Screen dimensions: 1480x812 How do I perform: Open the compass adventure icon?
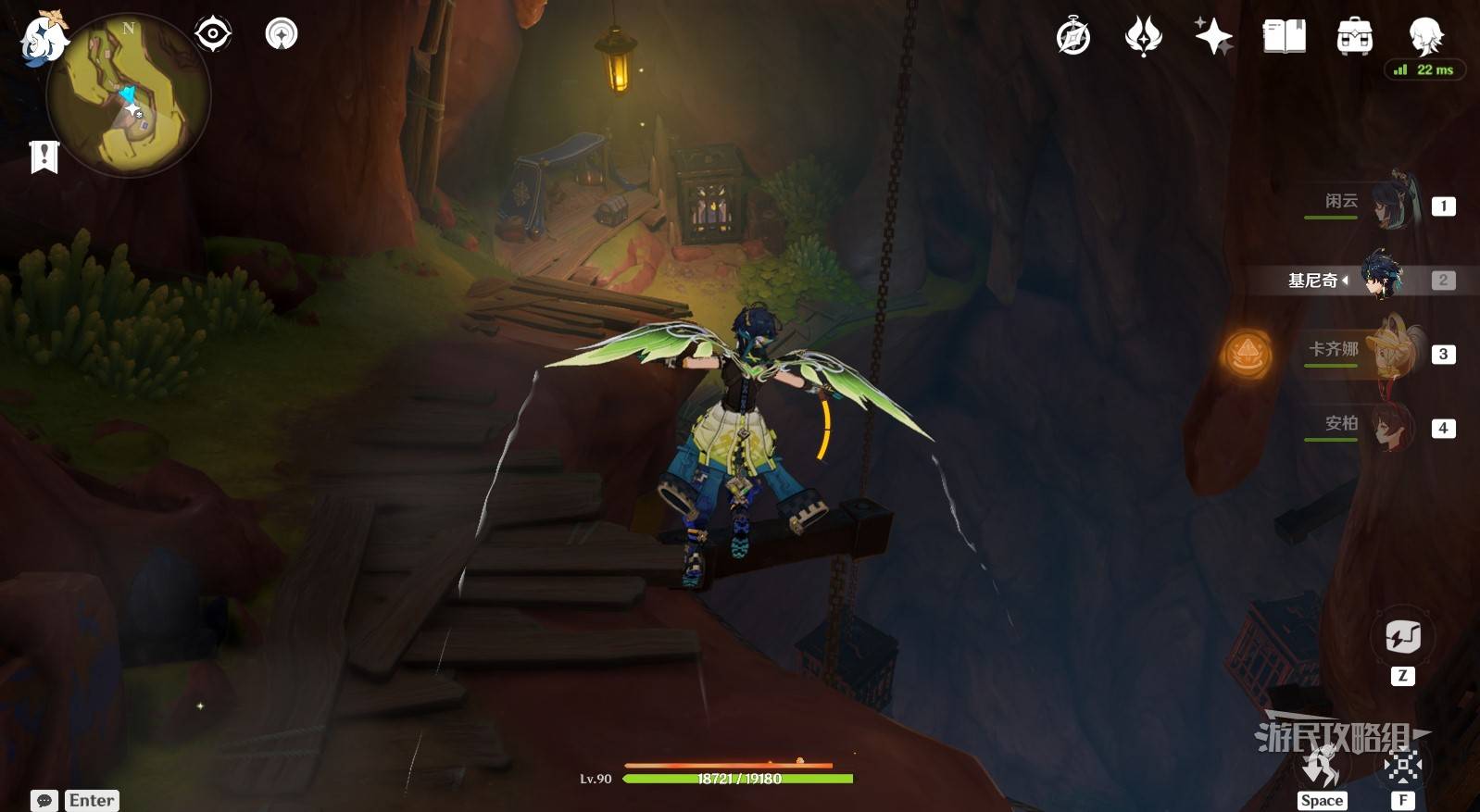click(1073, 37)
